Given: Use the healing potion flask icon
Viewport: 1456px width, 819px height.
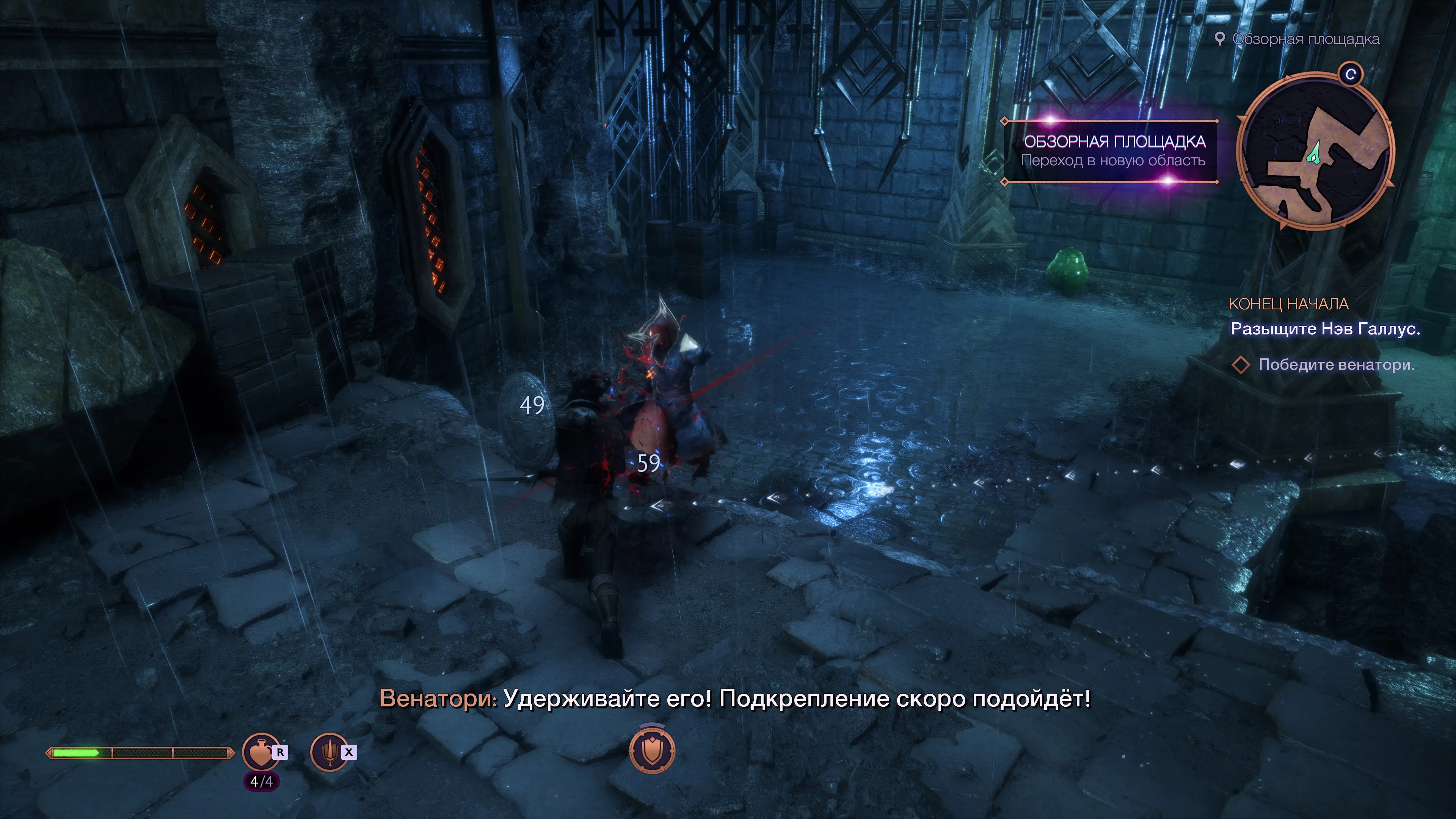Looking at the screenshot, I should point(260,752).
